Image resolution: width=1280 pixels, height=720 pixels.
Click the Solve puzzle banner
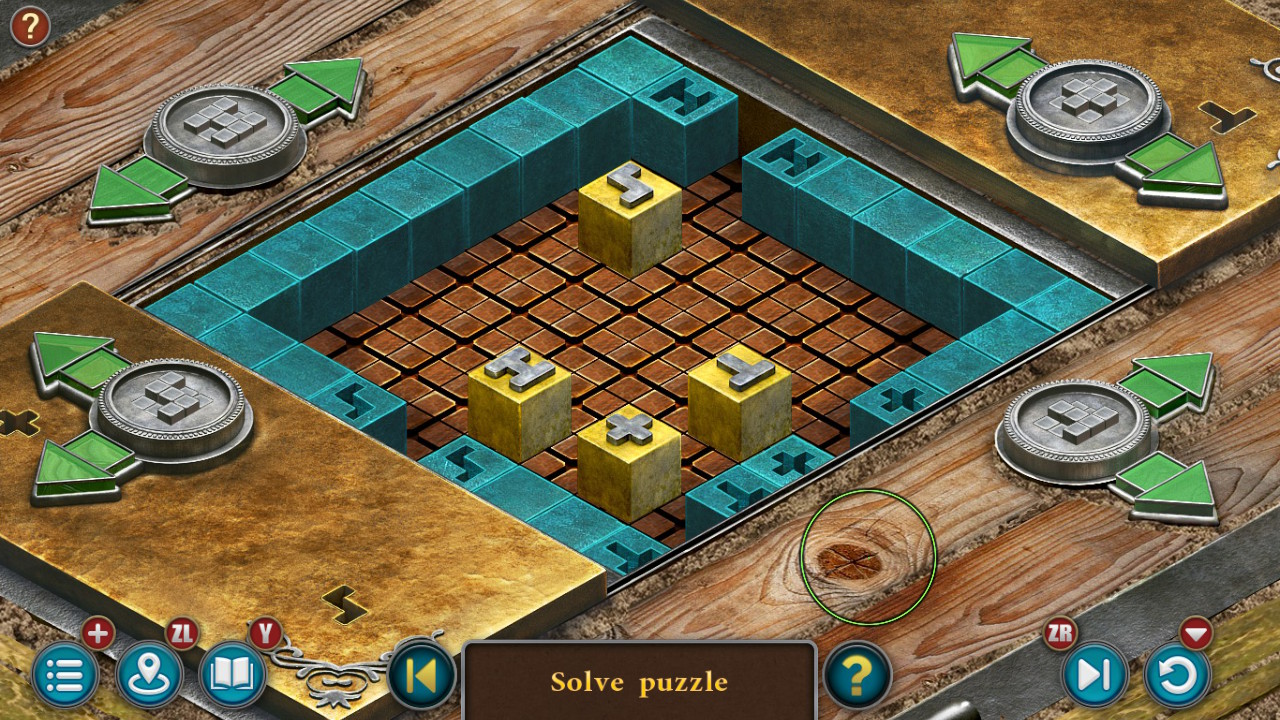tap(638, 683)
